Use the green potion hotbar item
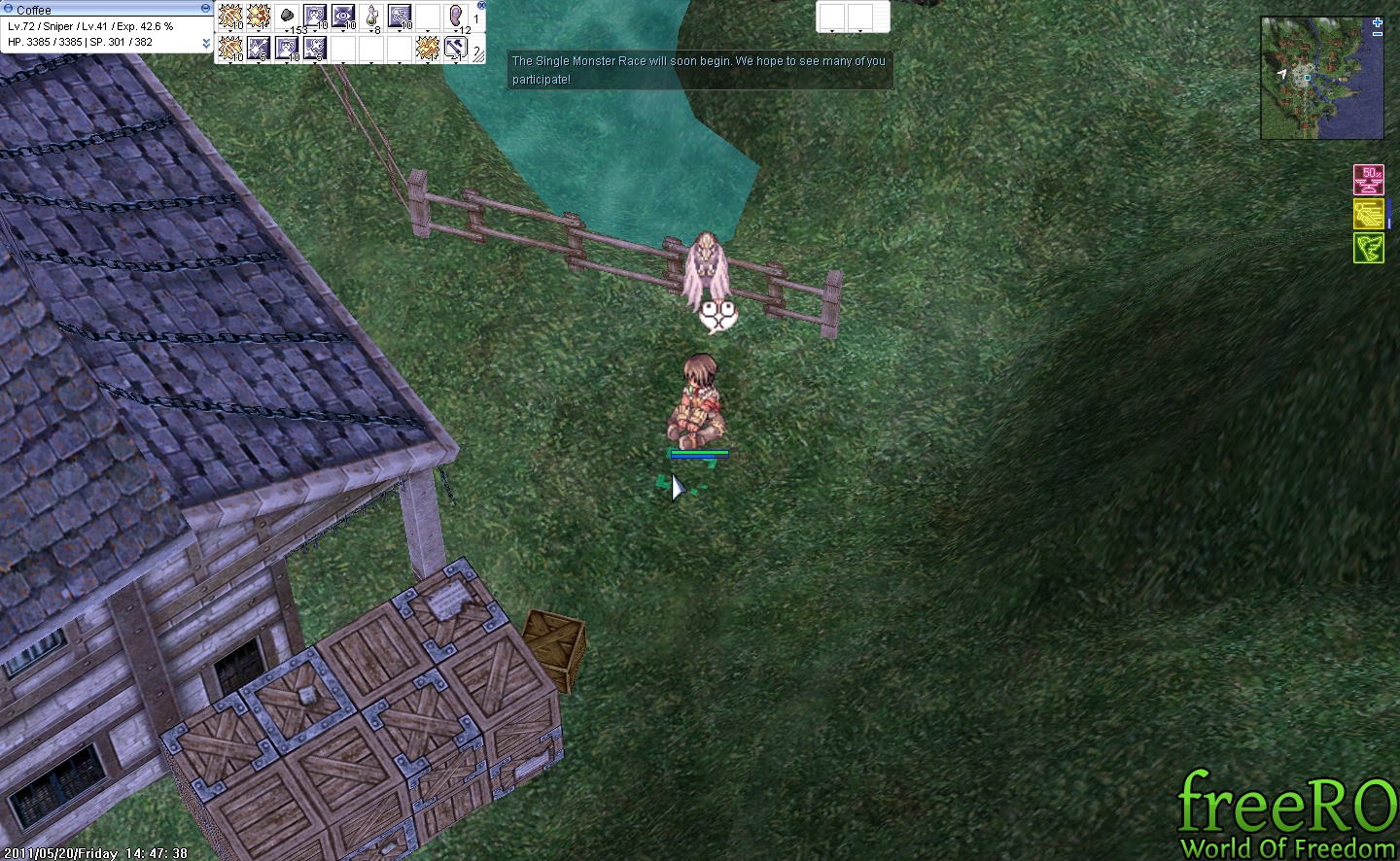The height and width of the screenshot is (861, 1400). pos(371,17)
